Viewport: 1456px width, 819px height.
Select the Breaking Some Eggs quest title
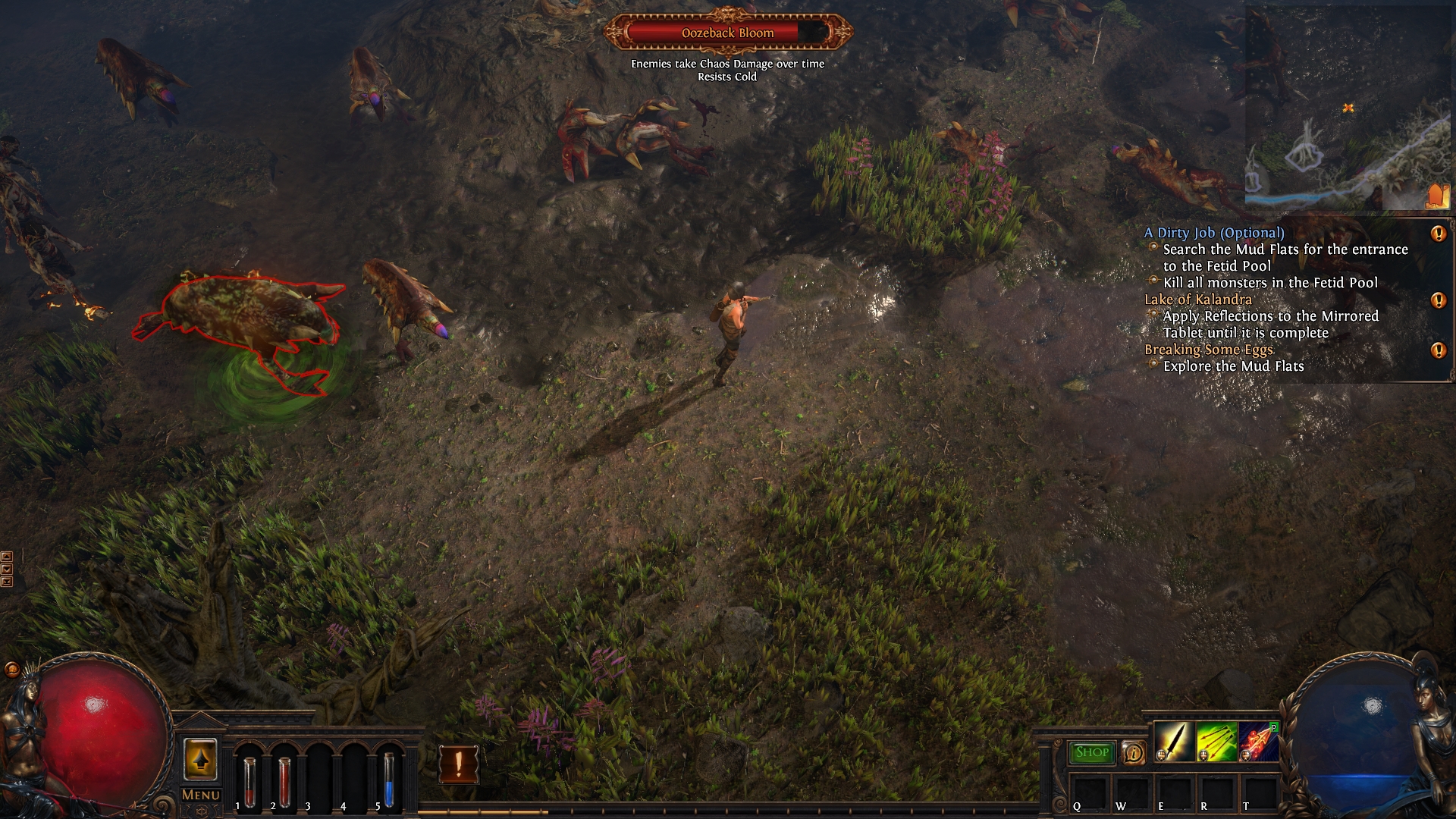click(1209, 350)
